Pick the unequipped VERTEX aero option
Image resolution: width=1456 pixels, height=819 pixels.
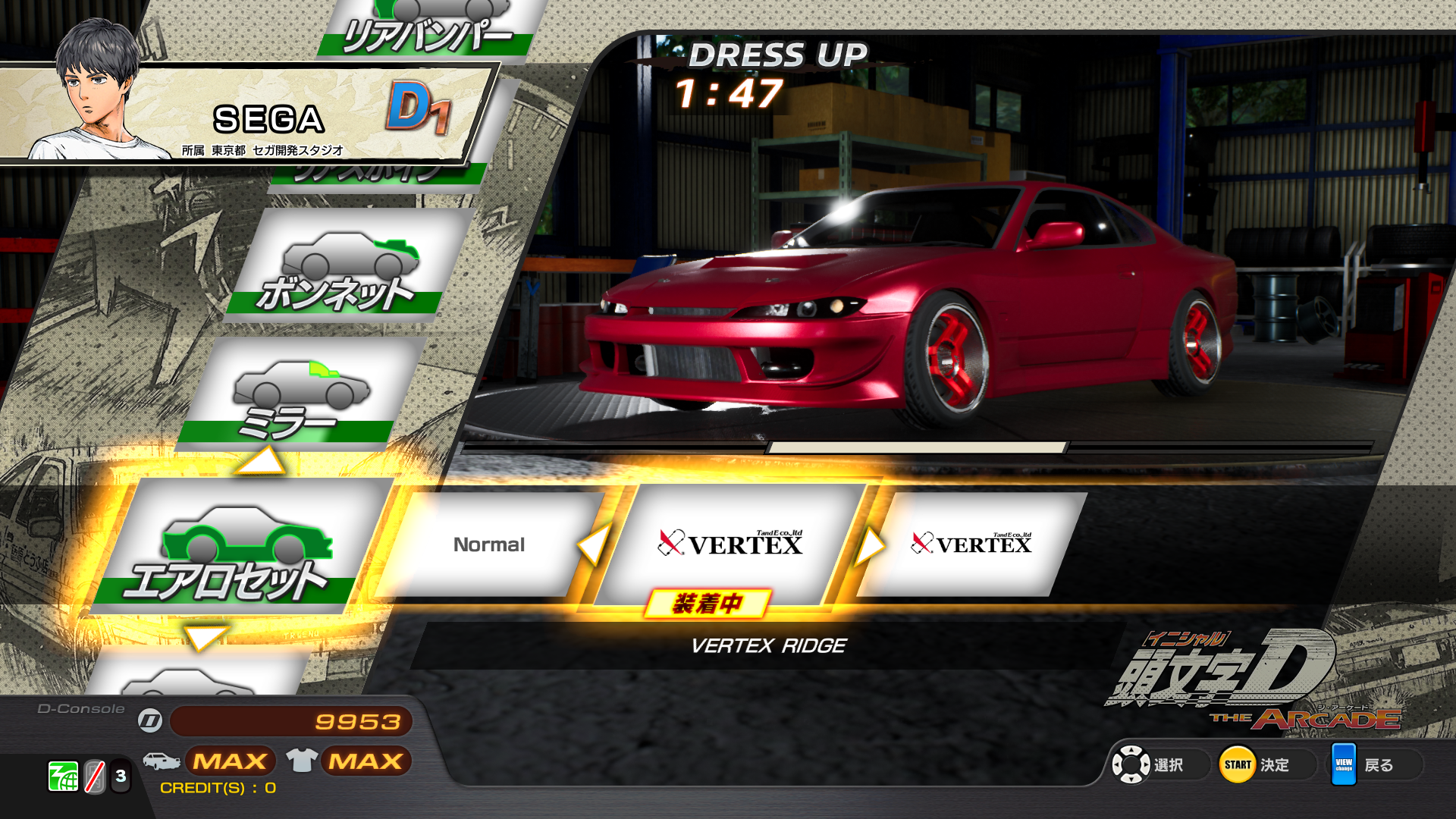(x=971, y=544)
